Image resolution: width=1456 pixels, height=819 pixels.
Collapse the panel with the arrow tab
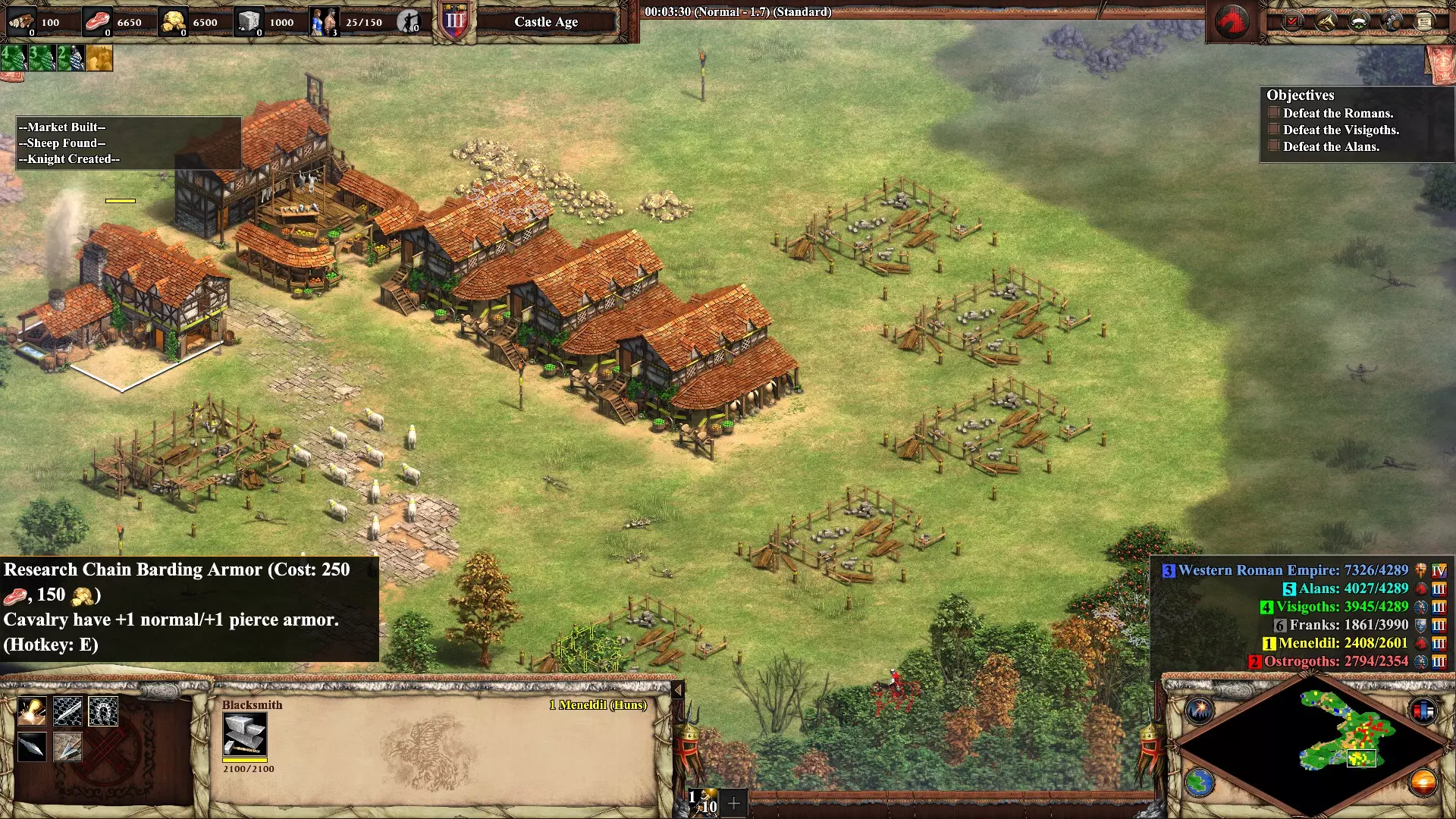[x=678, y=689]
